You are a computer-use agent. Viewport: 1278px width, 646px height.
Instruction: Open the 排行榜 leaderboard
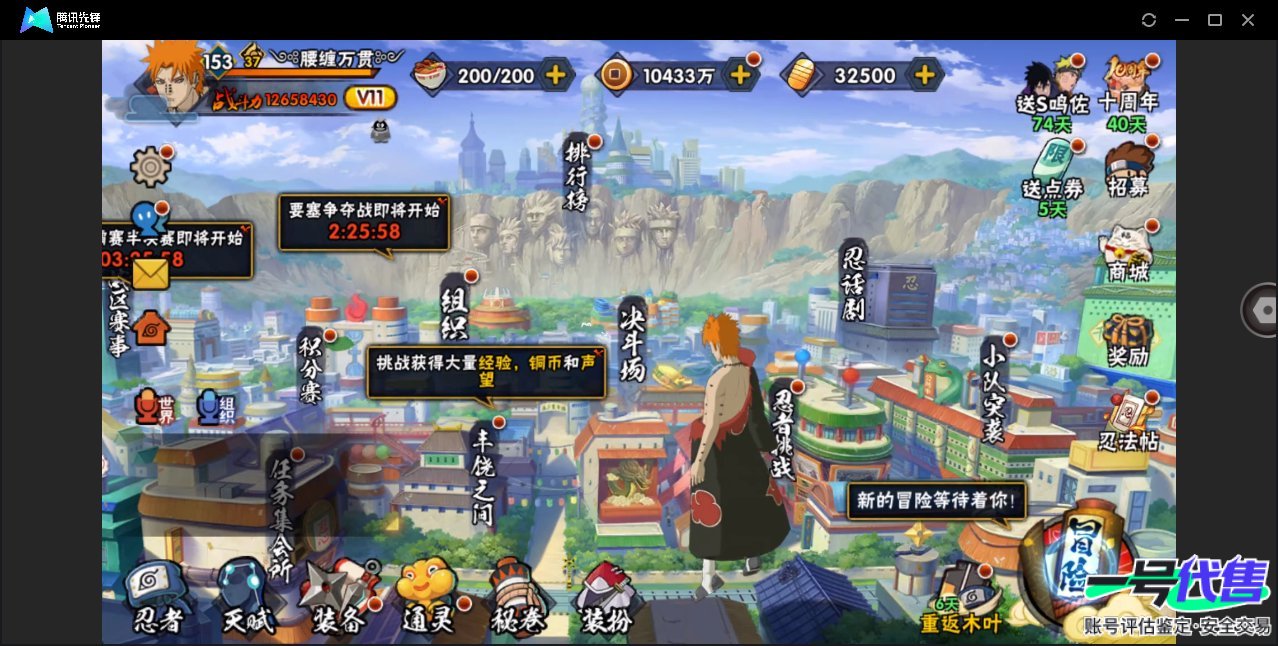click(x=578, y=176)
